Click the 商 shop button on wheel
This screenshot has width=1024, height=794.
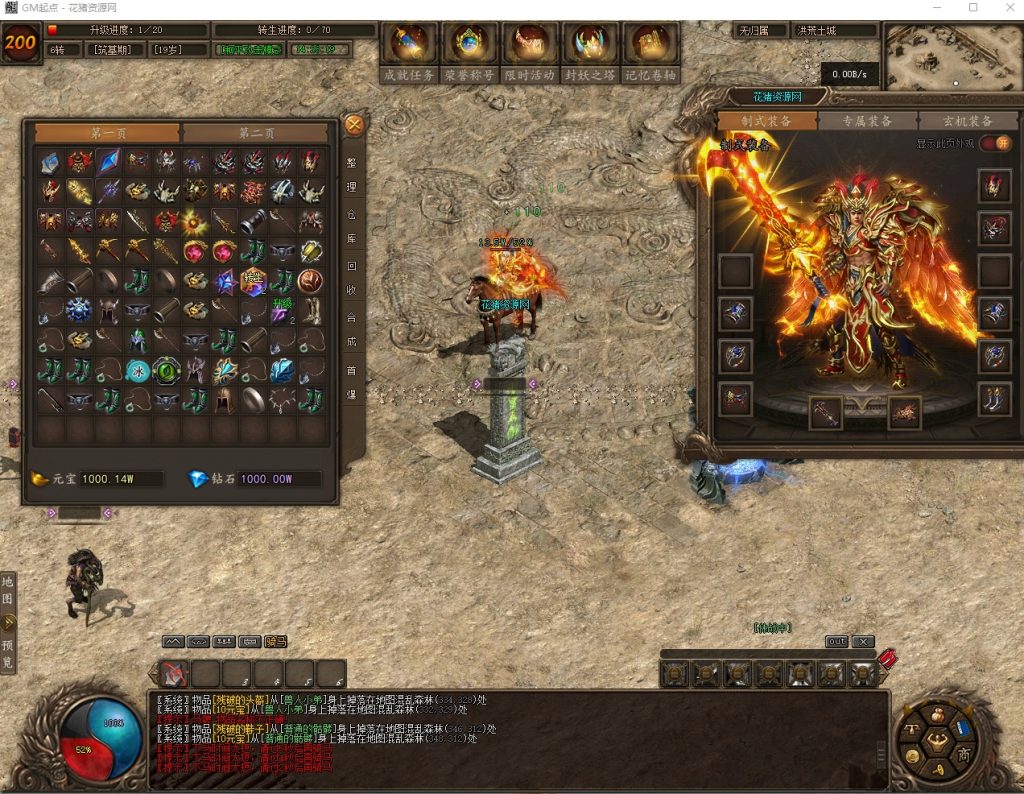click(x=963, y=753)
